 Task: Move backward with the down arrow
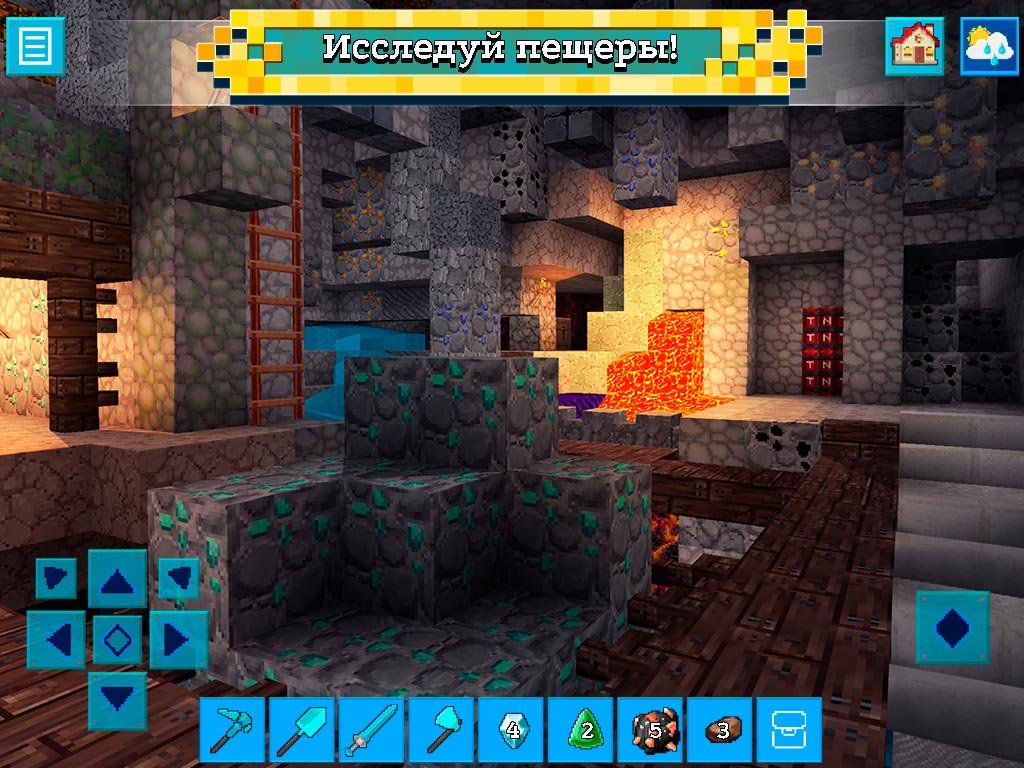[x=117, y=700]
